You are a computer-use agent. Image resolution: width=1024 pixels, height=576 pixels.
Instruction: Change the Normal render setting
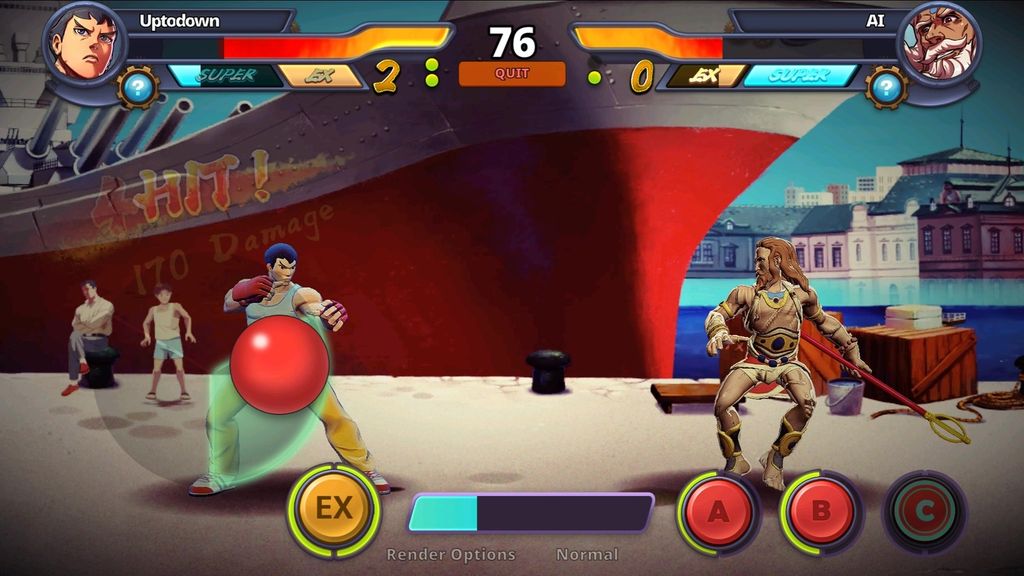click(x=587, y=554)
